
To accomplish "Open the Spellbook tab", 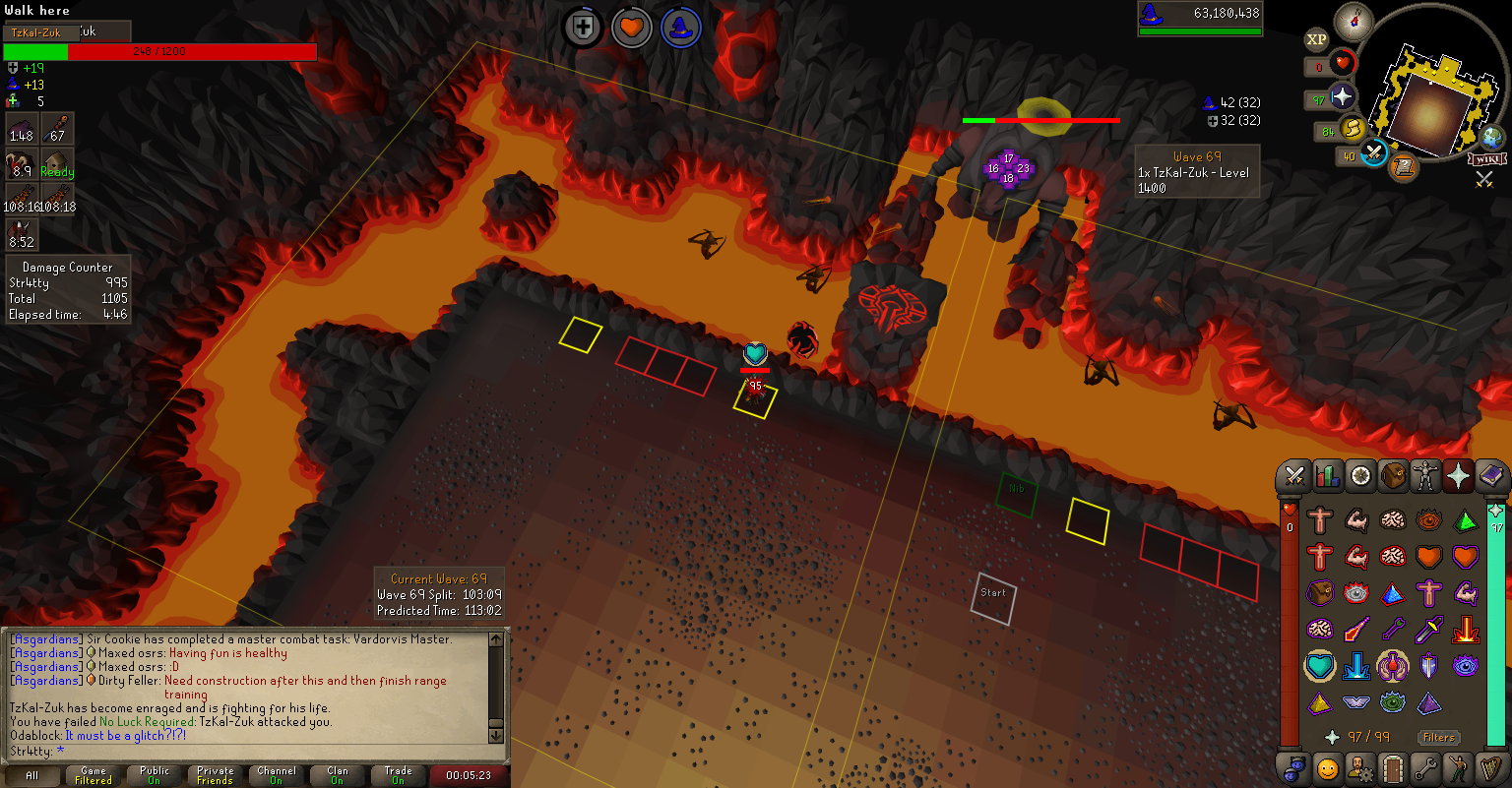I will [x=1492, y=477].
